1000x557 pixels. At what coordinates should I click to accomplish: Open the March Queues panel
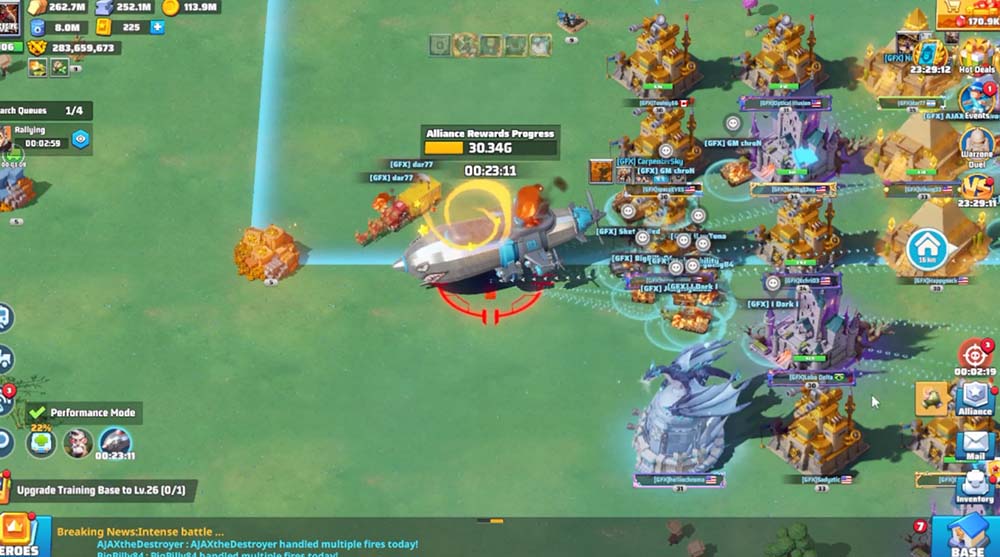pyautogui.click(x=46, y=111)
